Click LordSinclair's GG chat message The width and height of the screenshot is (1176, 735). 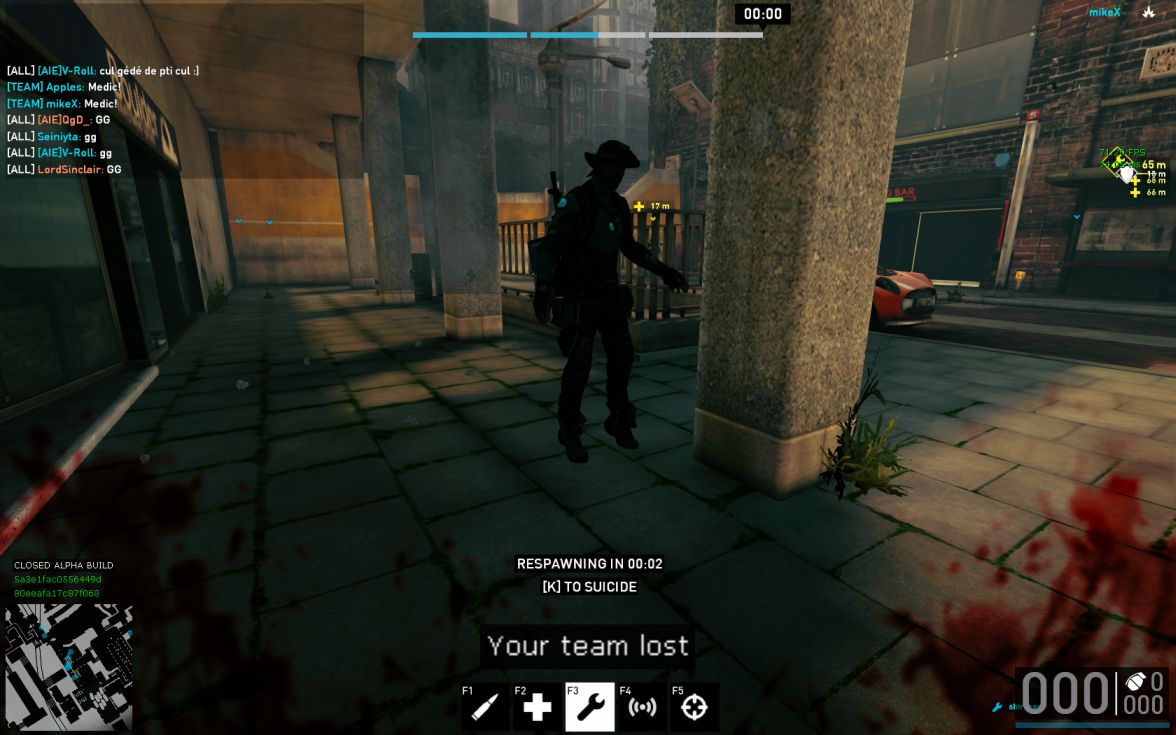coord(64,169)
